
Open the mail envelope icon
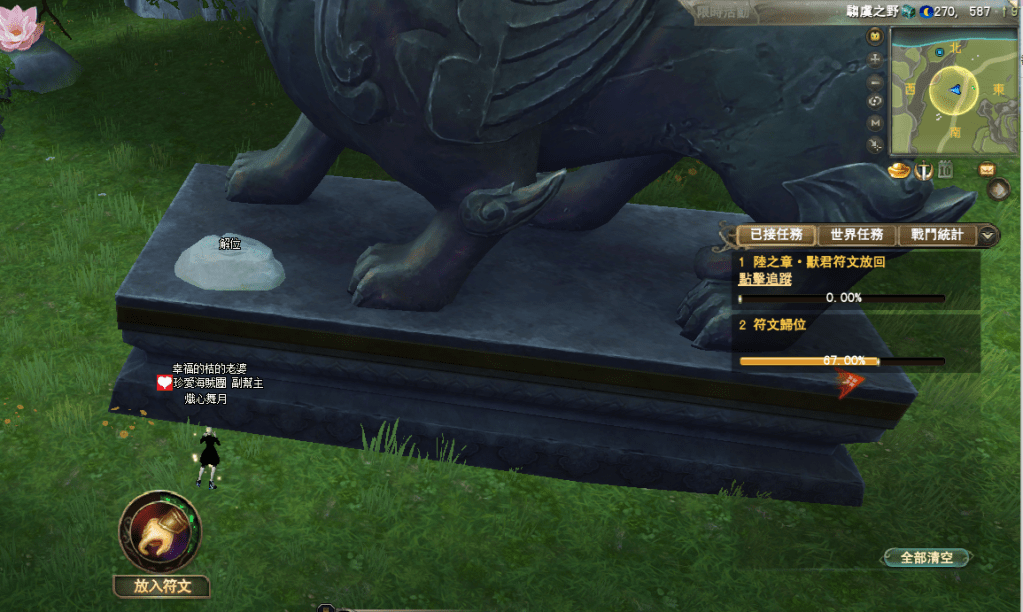pyautogui.click(x=987, y=169)
